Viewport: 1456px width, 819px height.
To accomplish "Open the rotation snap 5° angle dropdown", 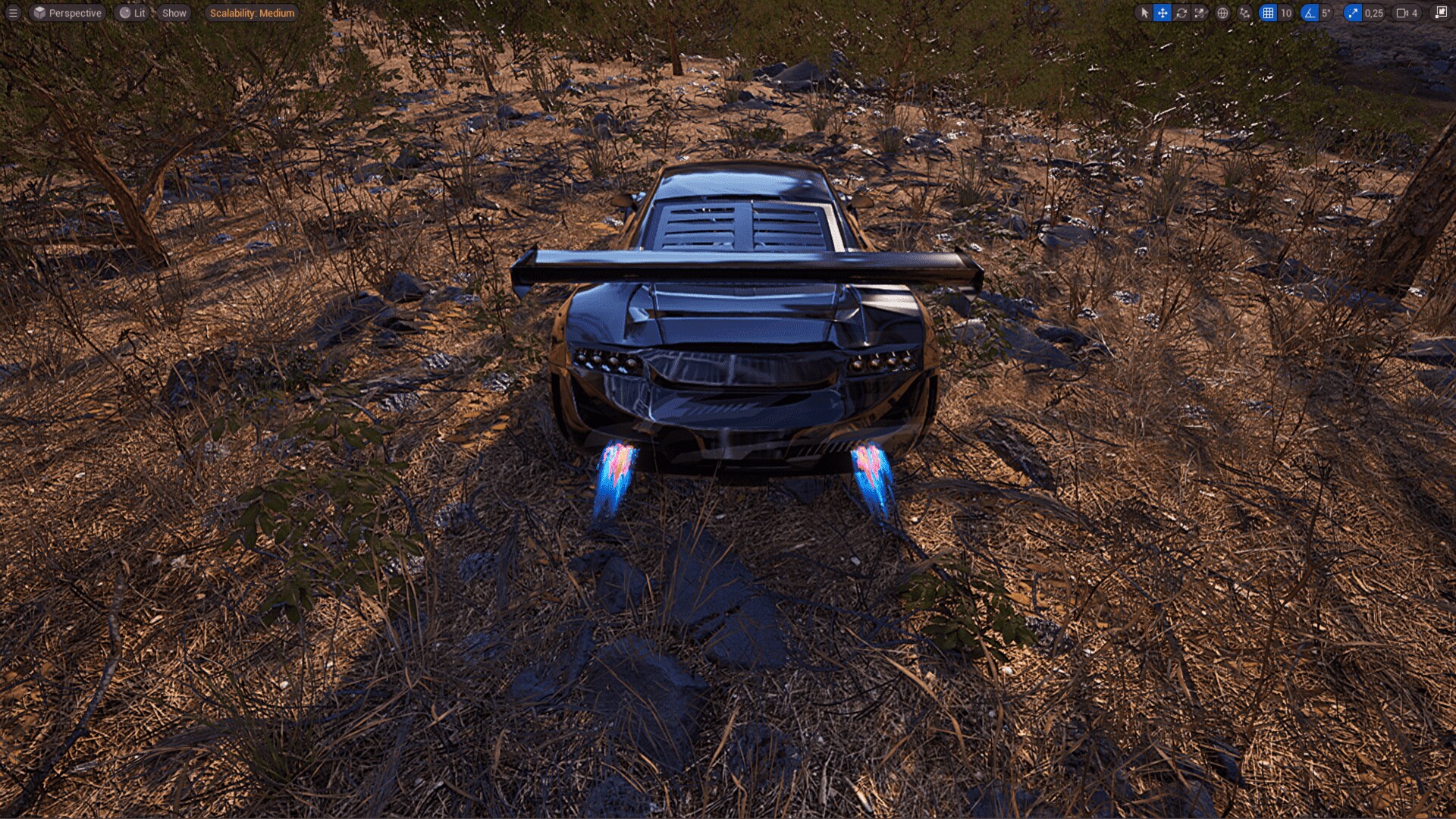I will (1326, 13).
